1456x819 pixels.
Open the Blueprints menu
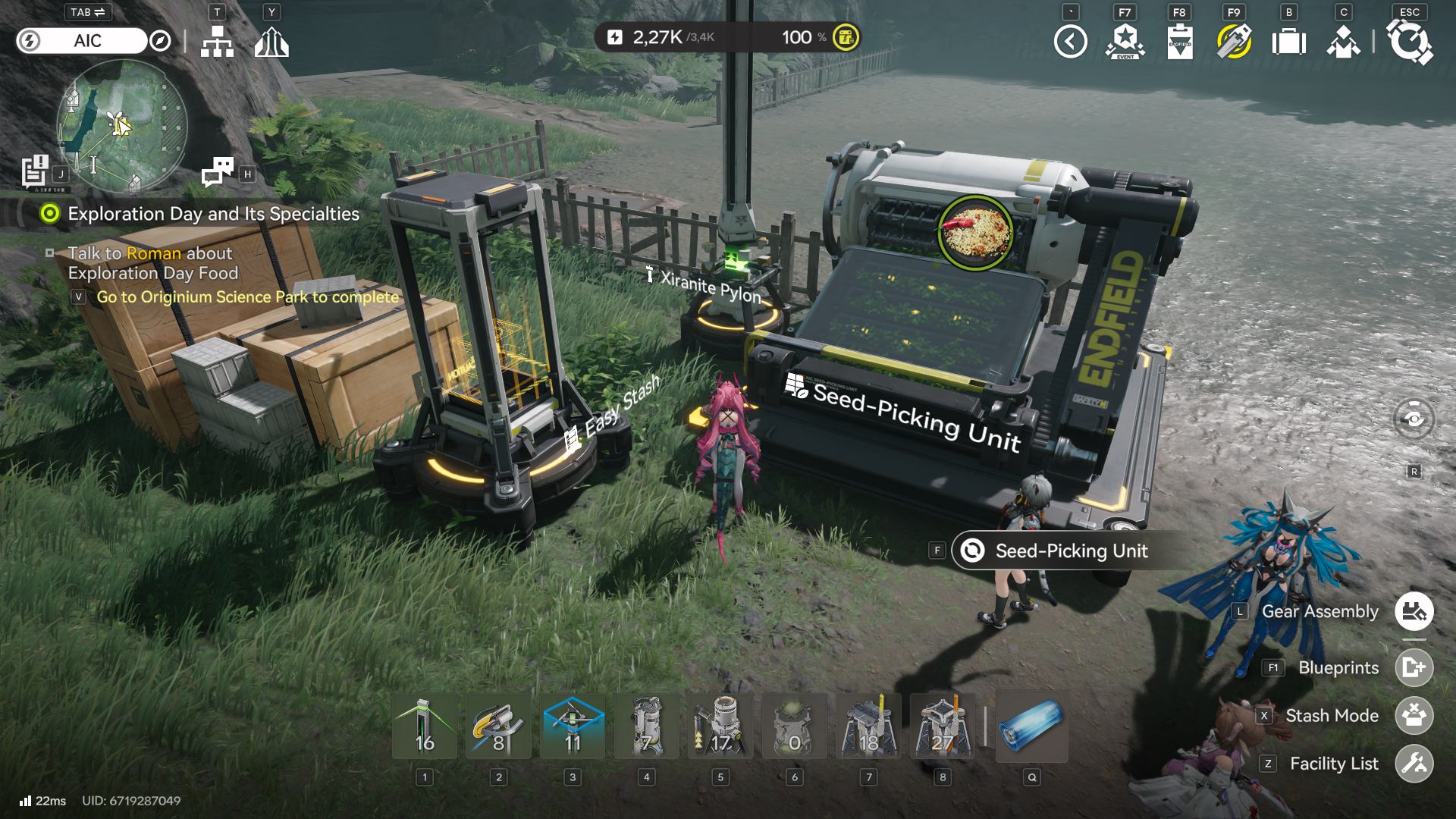[x=1414, y=667]
